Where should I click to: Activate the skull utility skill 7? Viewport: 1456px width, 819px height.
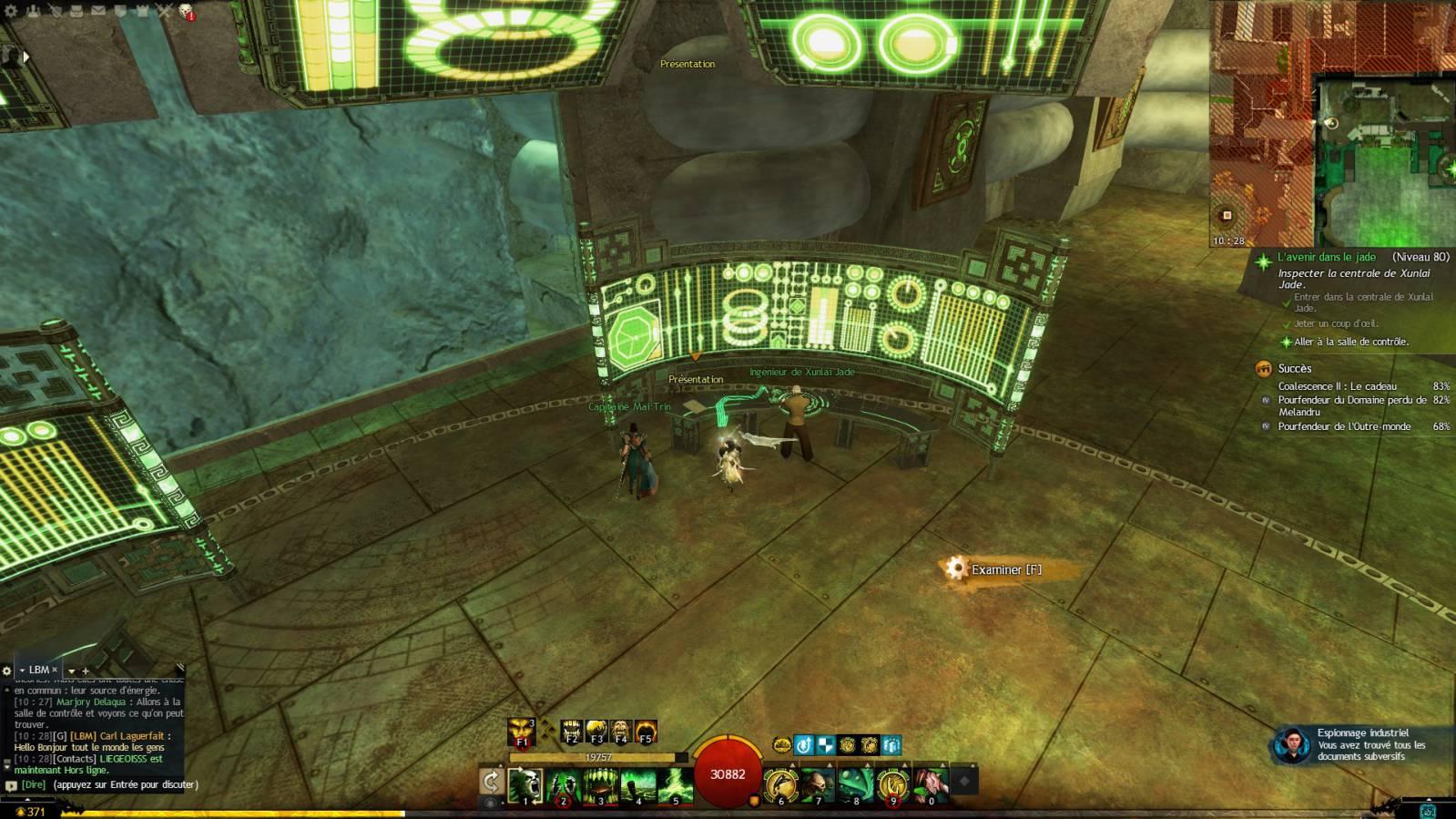point(819,785)
